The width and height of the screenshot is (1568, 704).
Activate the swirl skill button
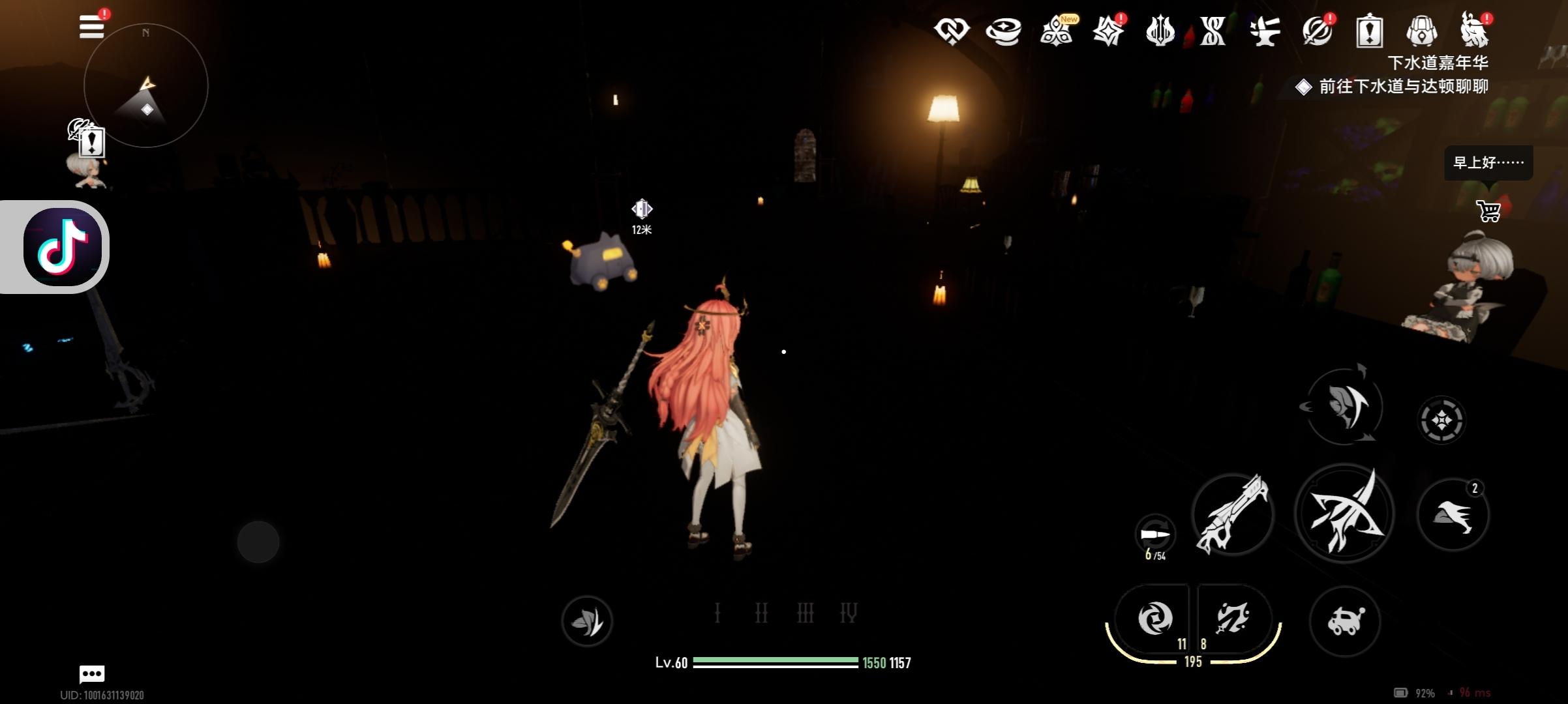pos(1154,618)
